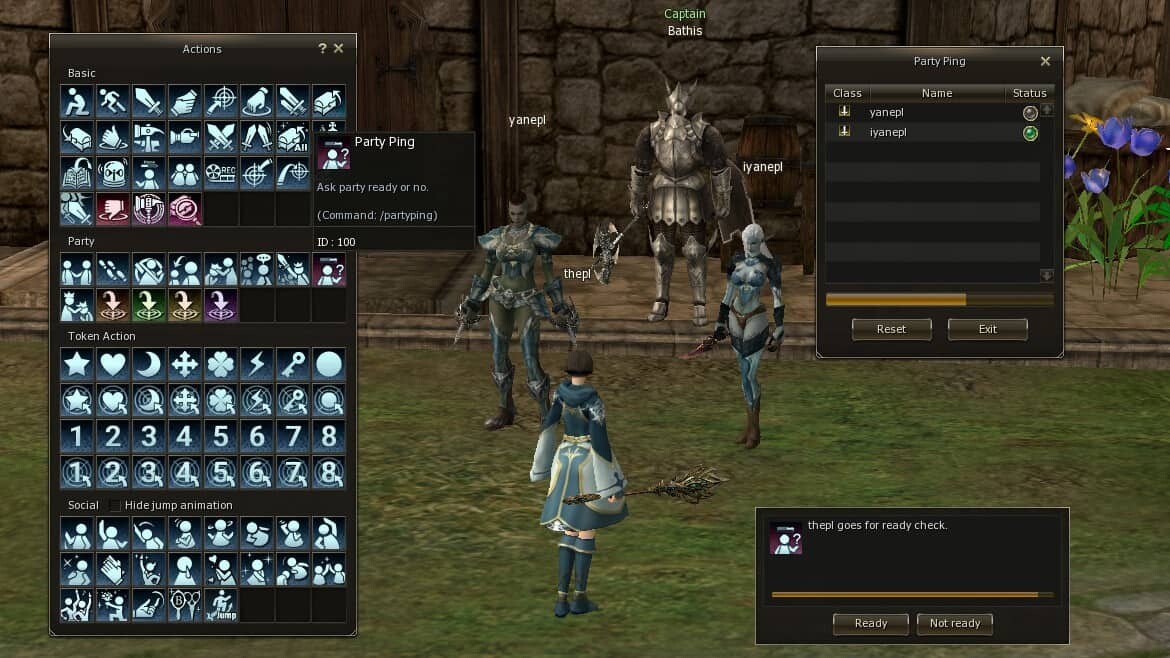Screen dimensions: 1170x658
Task: Reset the Party Ping check
Action: [x=891, y=329]
